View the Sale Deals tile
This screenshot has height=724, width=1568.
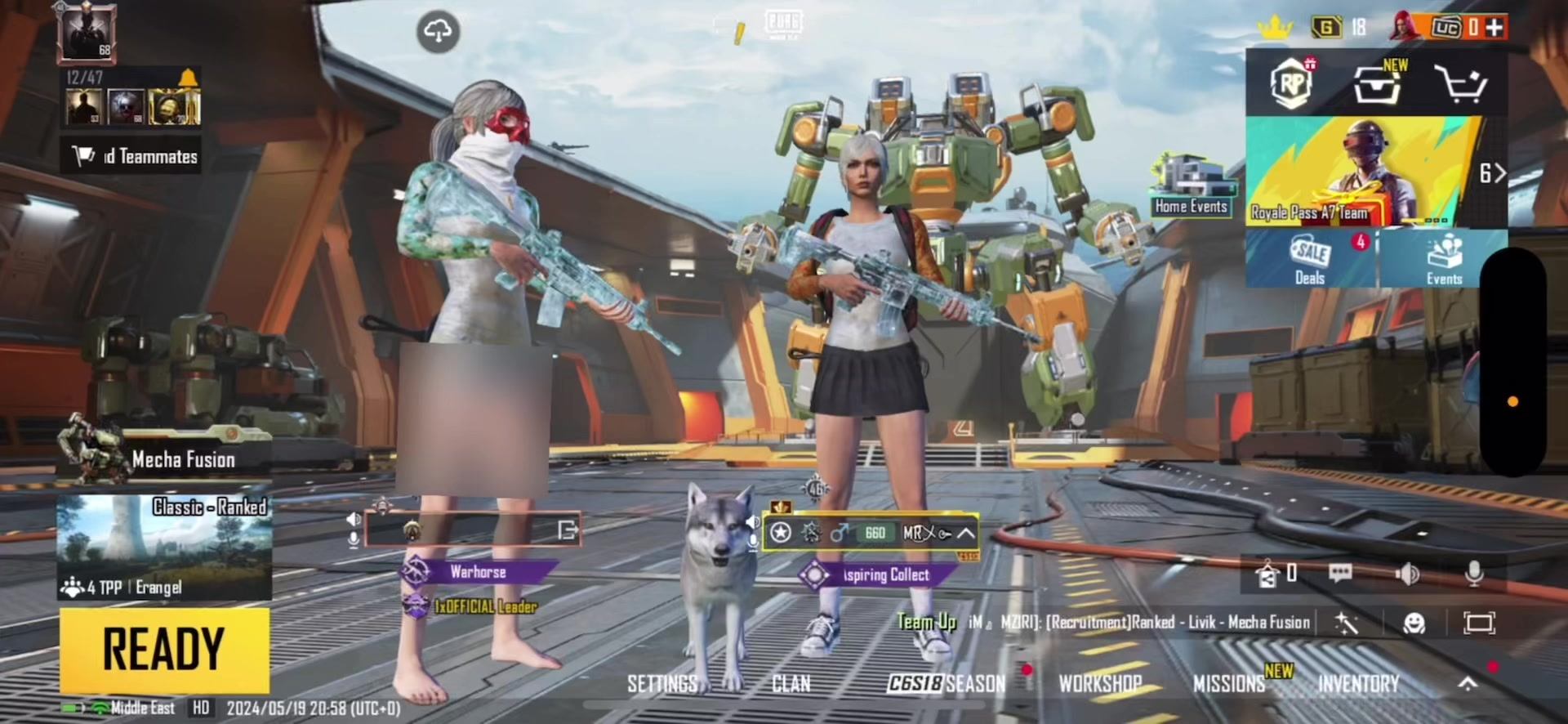click(1310, 258)
